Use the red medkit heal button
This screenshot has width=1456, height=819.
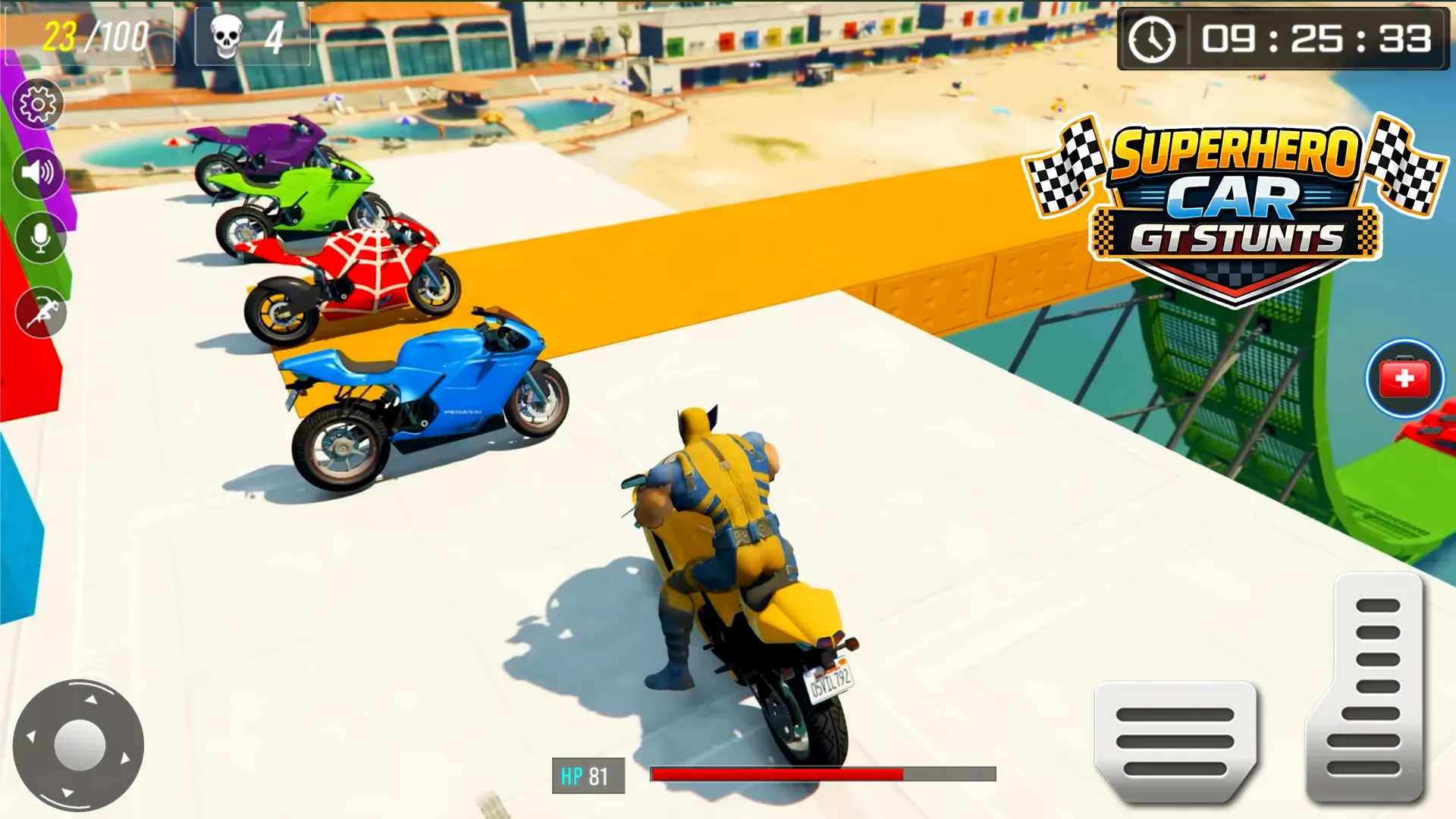tap(1404, 378)
